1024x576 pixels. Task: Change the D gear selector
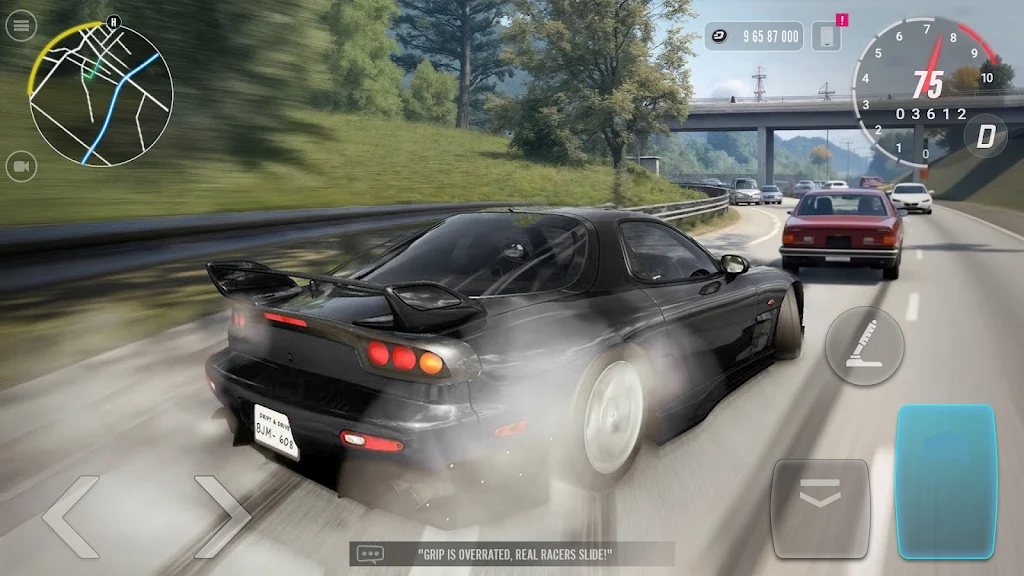tap(985, 136)
